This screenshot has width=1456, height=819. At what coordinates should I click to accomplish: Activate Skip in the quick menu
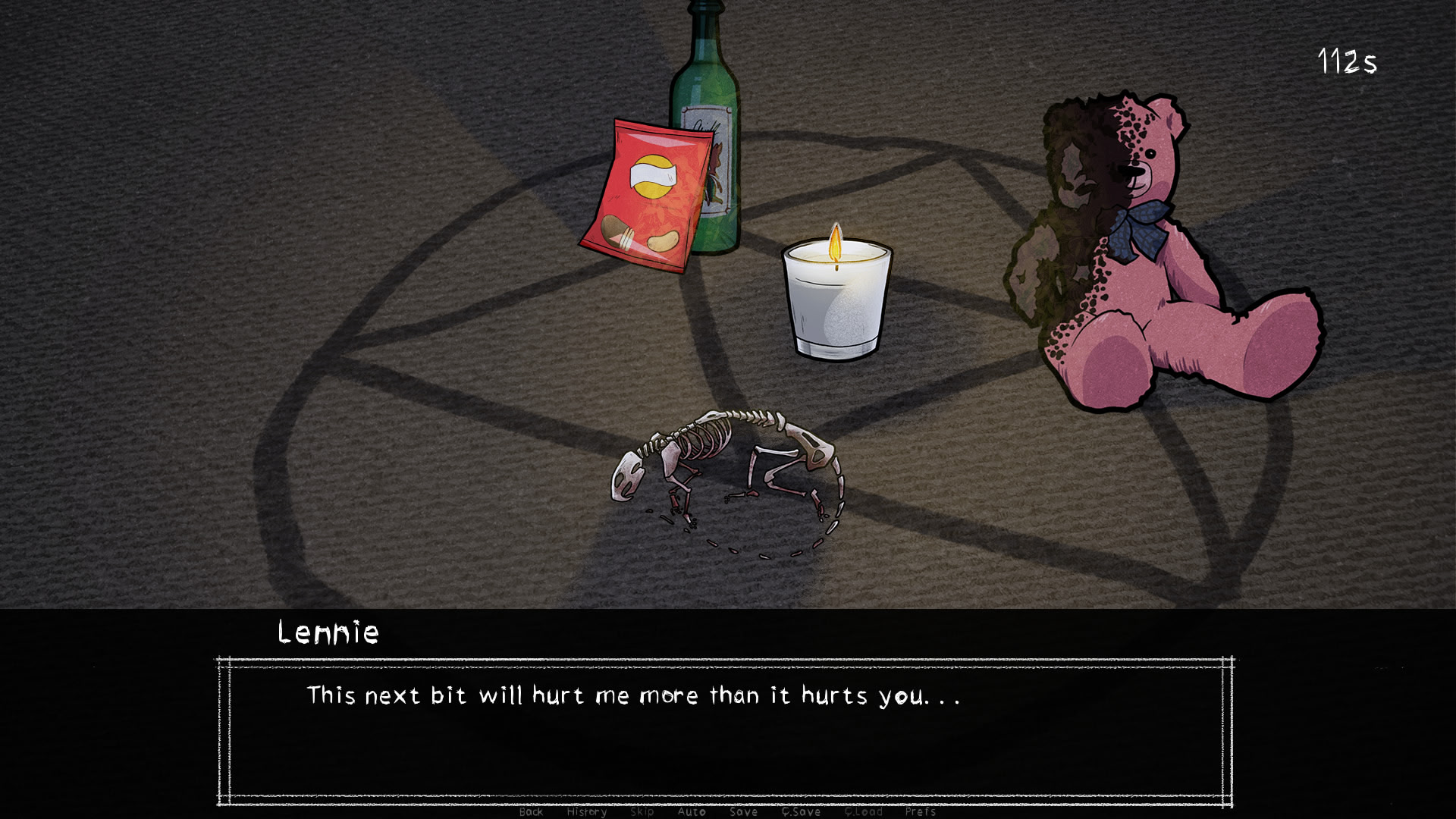pyautogui.click(x=642, y=811)
